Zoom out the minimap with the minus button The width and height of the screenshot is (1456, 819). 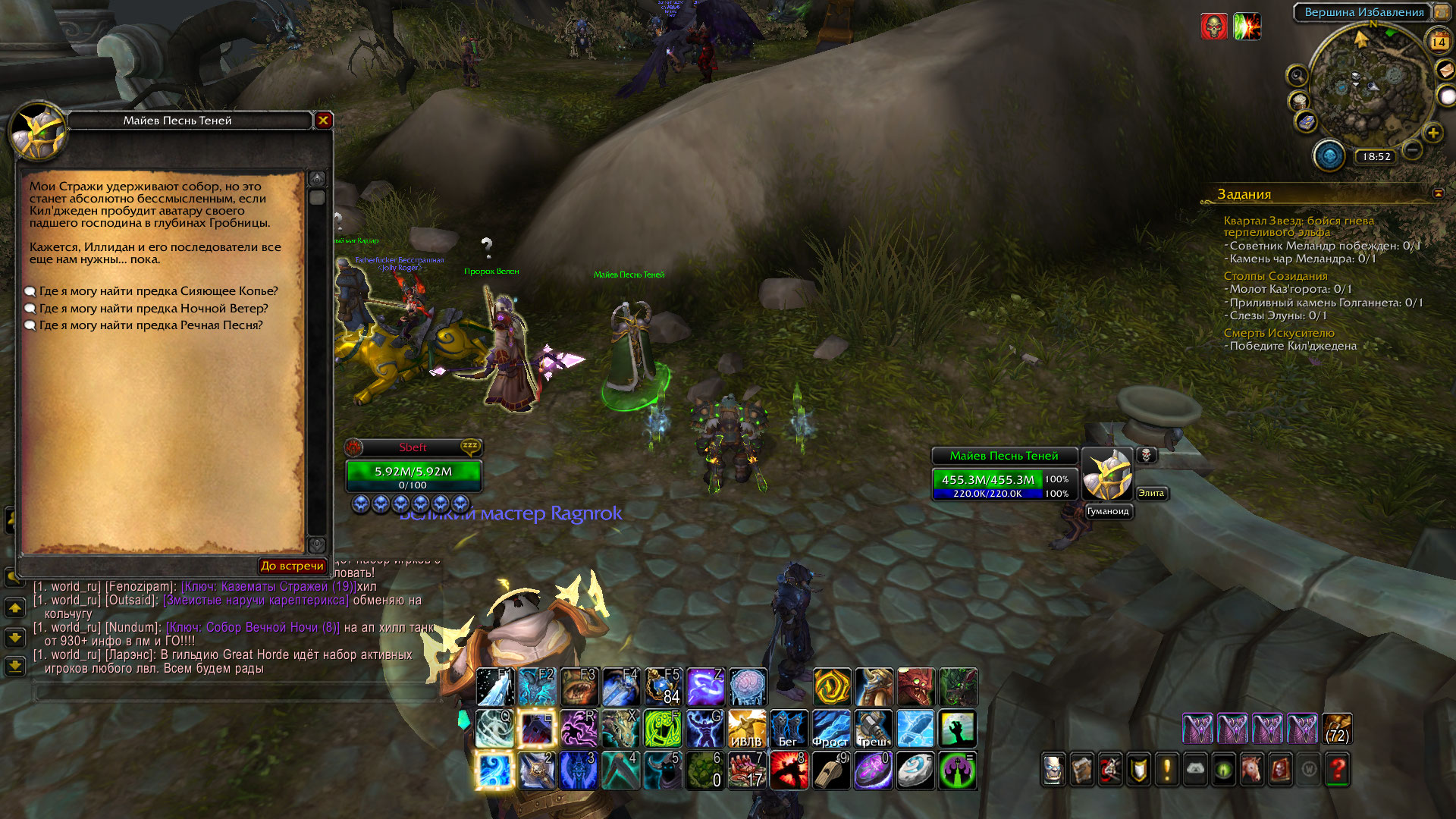pyautogui.click(x=1412, y=149)
